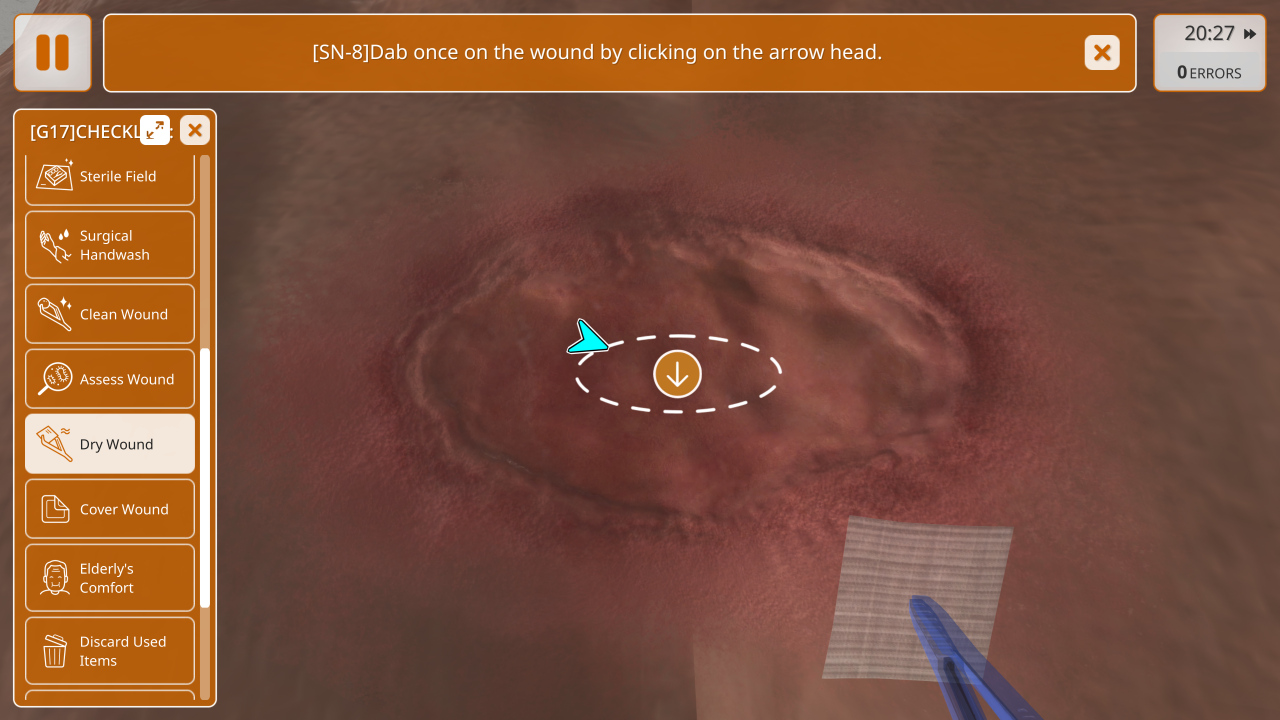
Task: Close the checklist panel
Action: 195,130
